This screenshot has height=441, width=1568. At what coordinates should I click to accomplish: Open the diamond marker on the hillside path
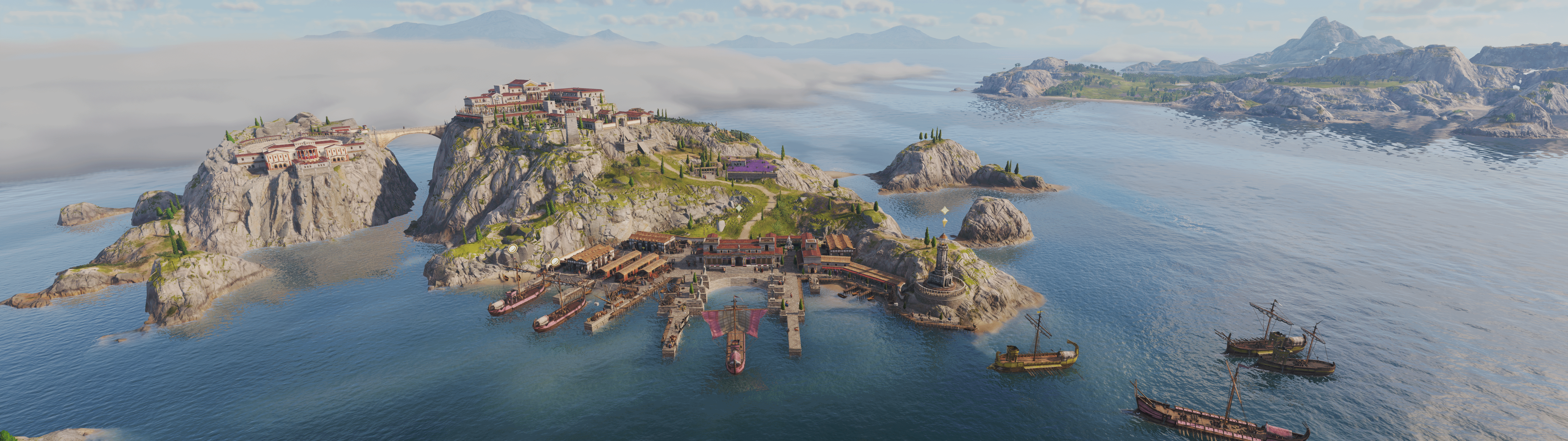point(739,208)
